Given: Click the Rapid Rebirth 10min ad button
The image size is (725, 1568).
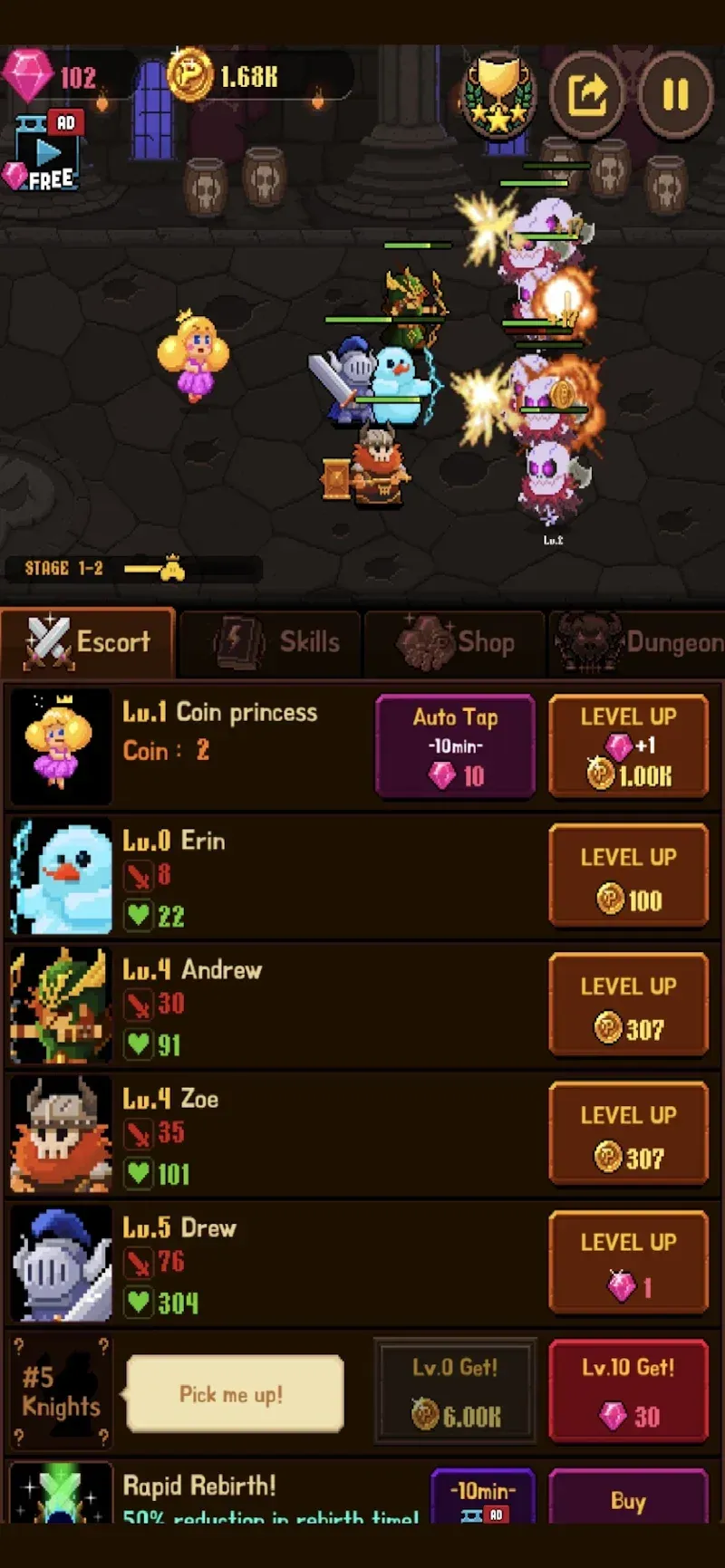Looking at the screenshot, I should (x=484, y=1499).
